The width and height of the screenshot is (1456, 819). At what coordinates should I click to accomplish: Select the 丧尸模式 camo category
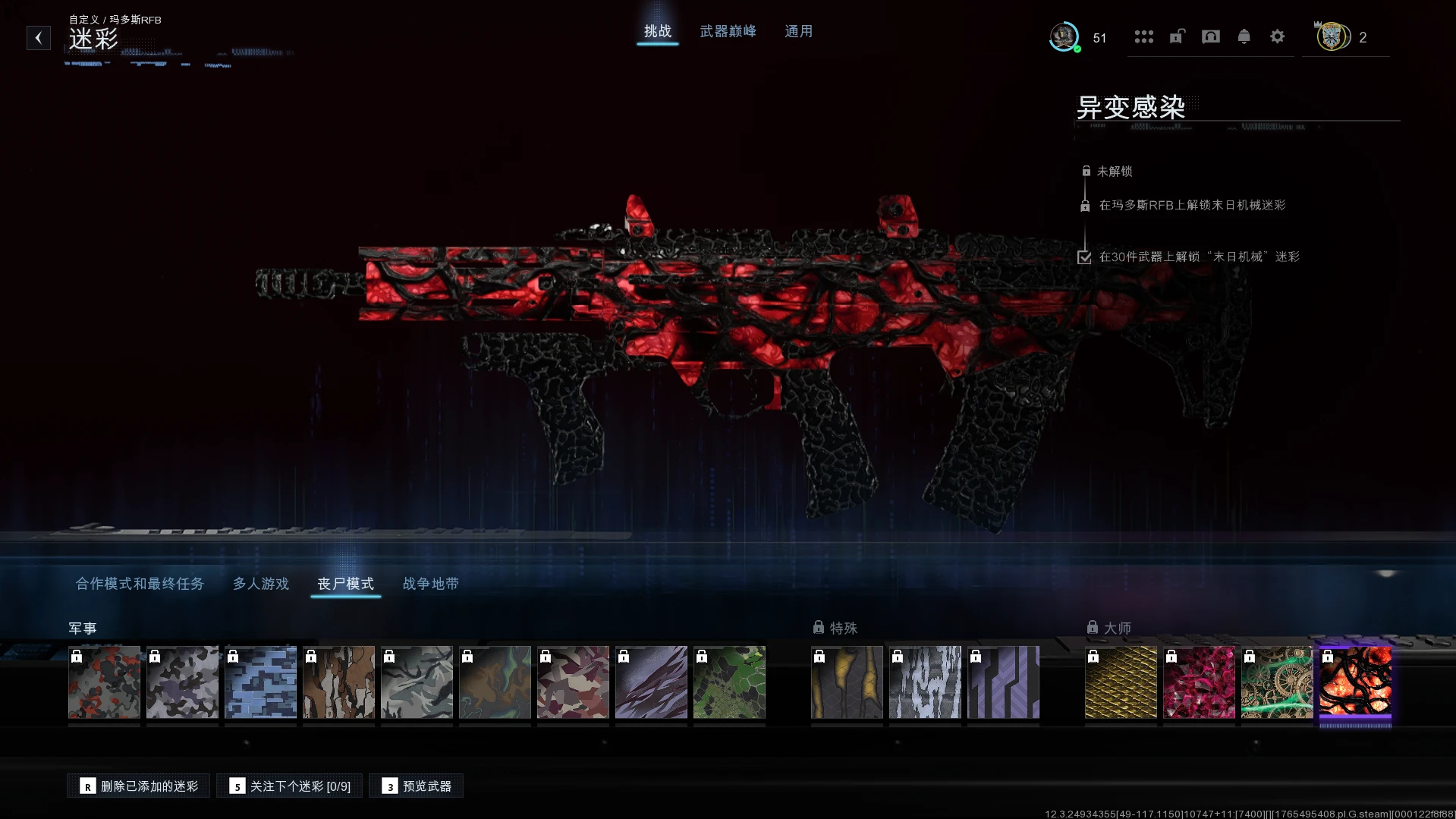click(x=345, y=584)
